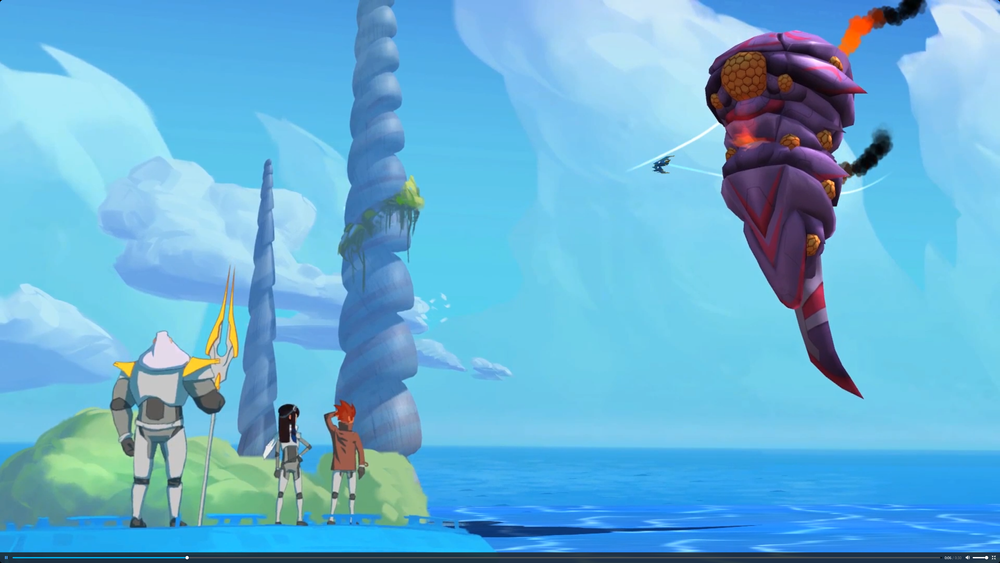Mute the video using the speaker icon
This screenshot has height=563, width=1000.
966,558
